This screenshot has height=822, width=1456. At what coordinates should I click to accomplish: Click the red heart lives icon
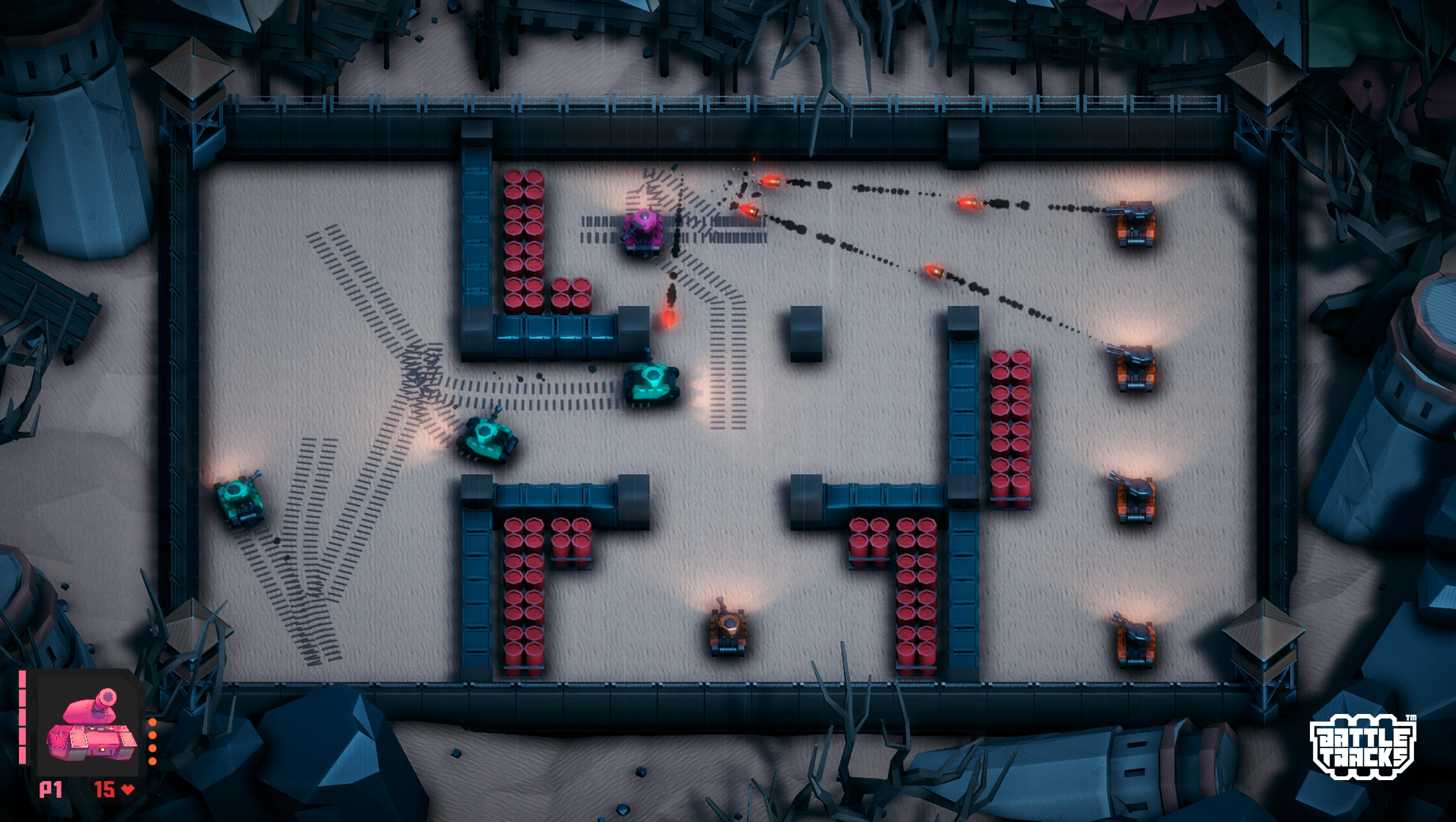126,790
